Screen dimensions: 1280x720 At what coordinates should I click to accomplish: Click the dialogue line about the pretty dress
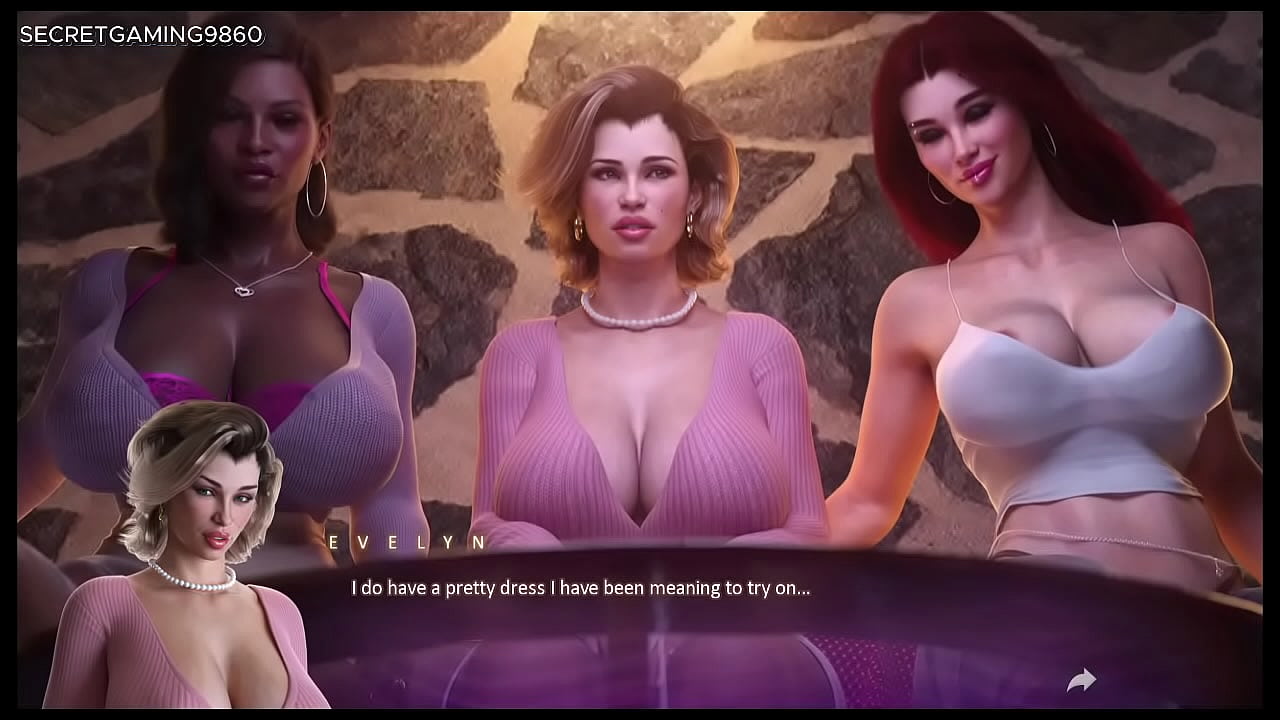(x=580, y=588)
